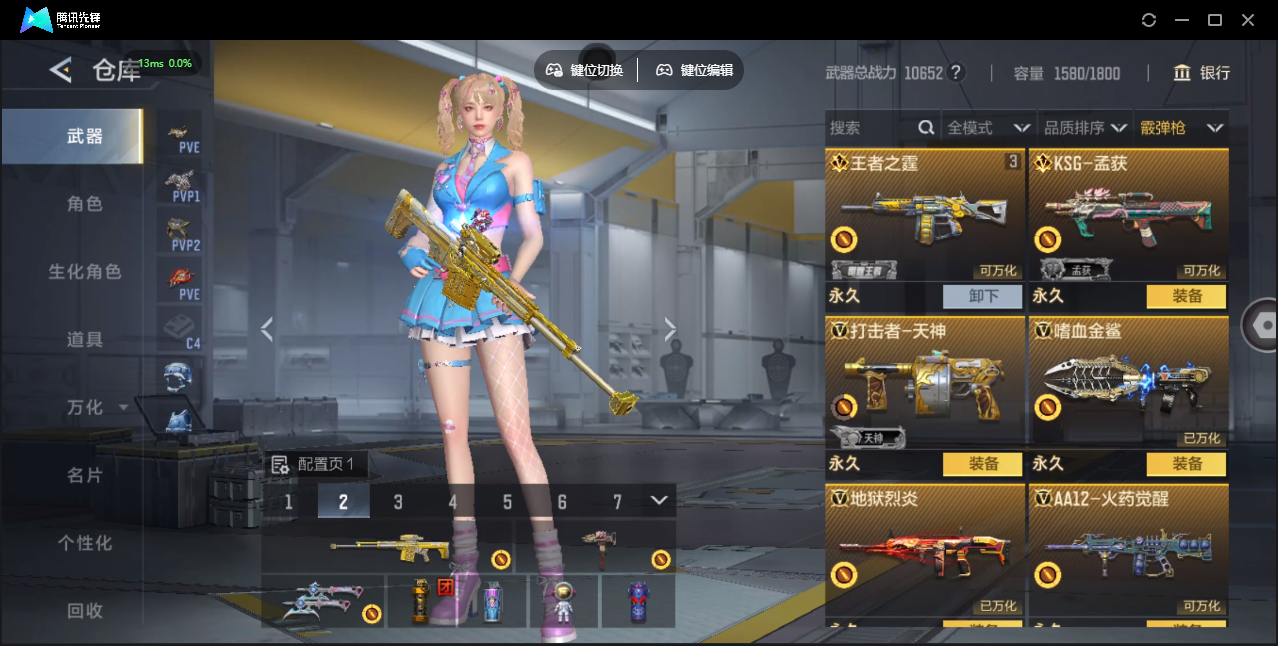Viewport: 1278px width, 646px height.
Task: Go back from the 仓库 warehouse screen
Action: 61,70
